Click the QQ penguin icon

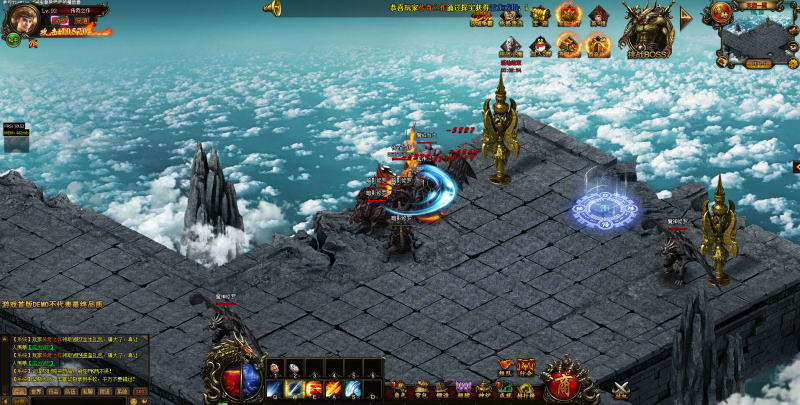541,44
